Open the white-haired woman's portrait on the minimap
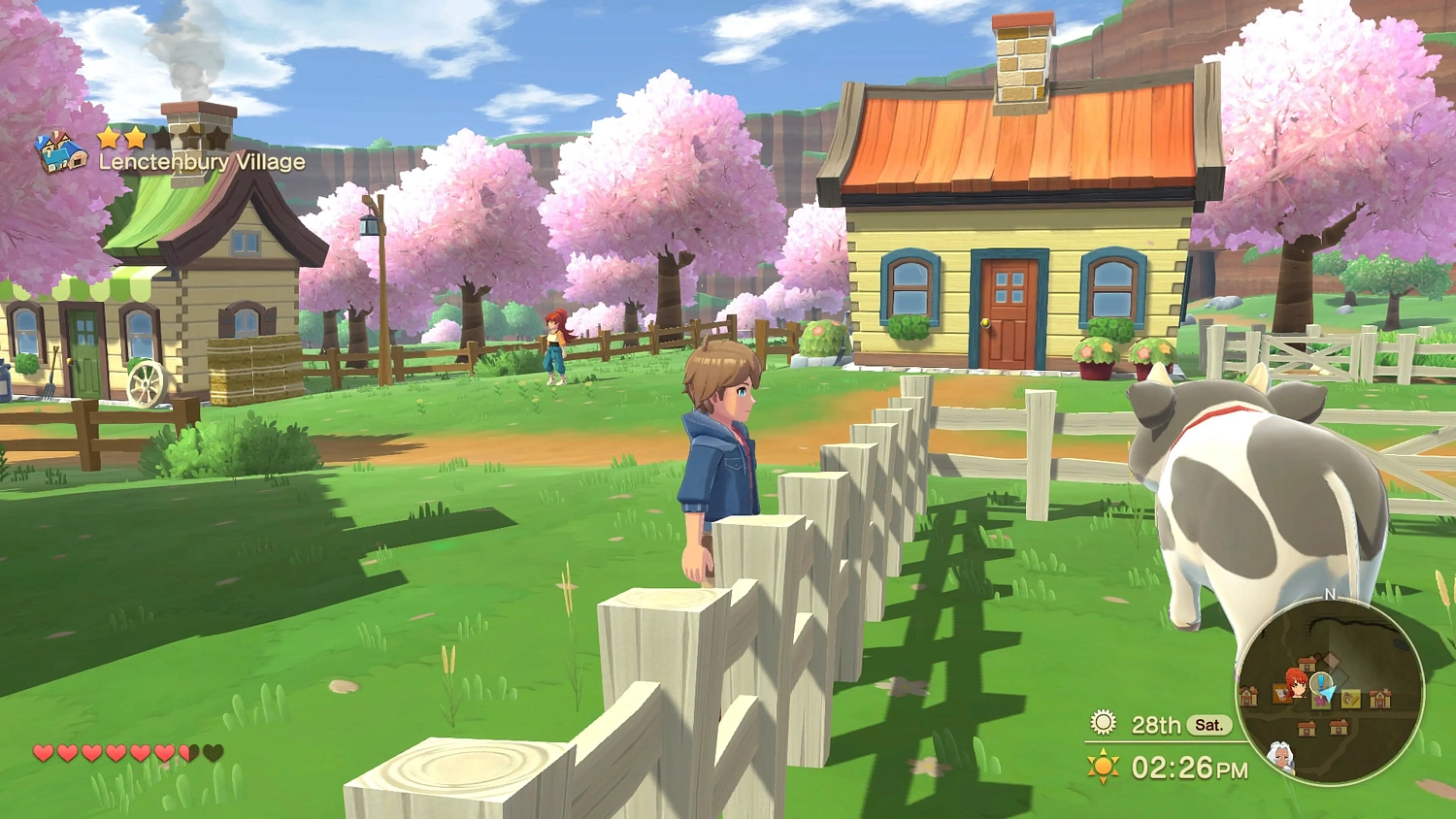Screen dimensions: 1456x819 coord(1281,755)
